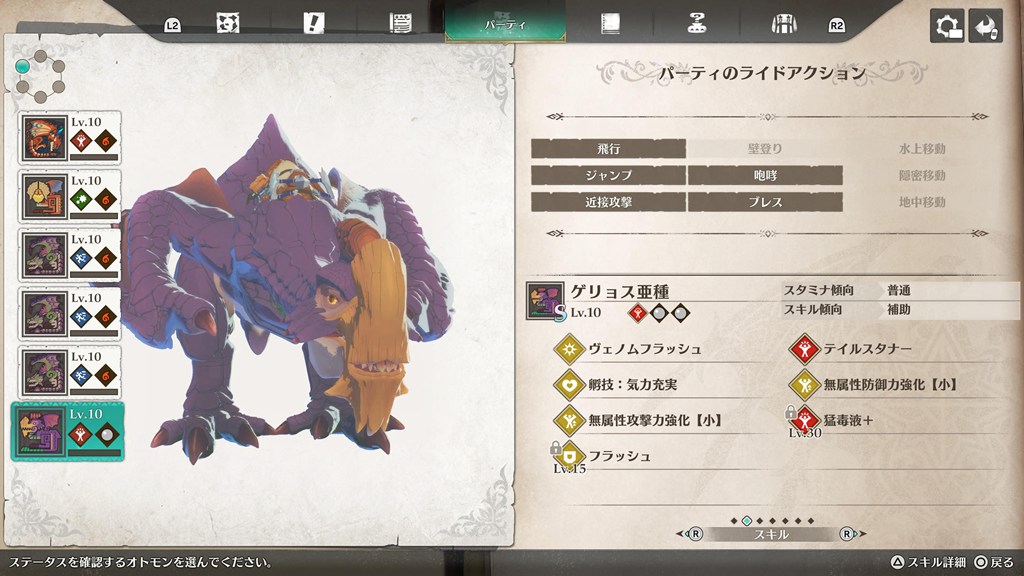This screenshot has height=576, width=1024.
Task: Switch to the book tab
Action: [x=609, y=23]
